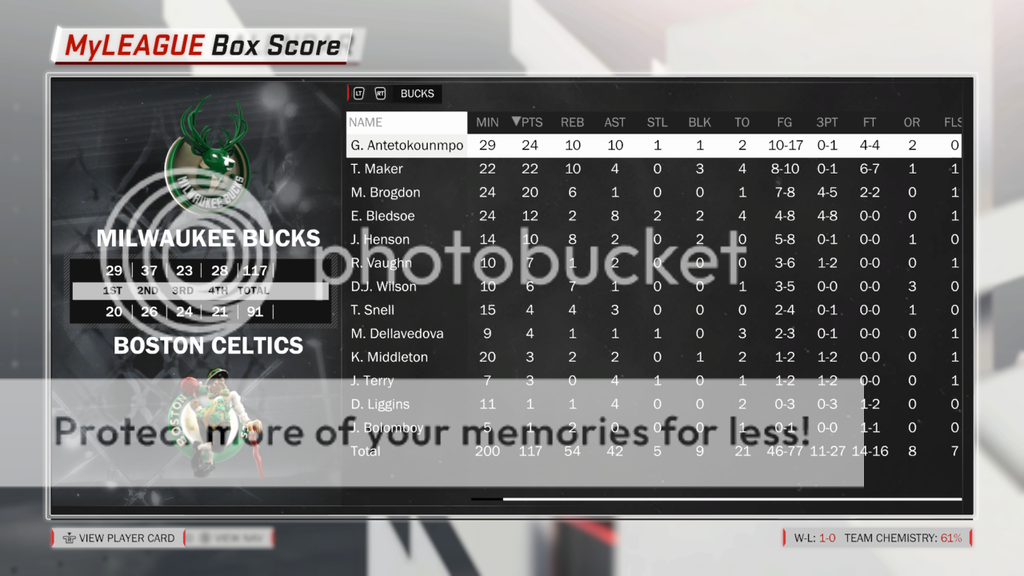The image size is (1024, 576).
Task: Select M. Brogdon in the box score
Action: [385, 193]
